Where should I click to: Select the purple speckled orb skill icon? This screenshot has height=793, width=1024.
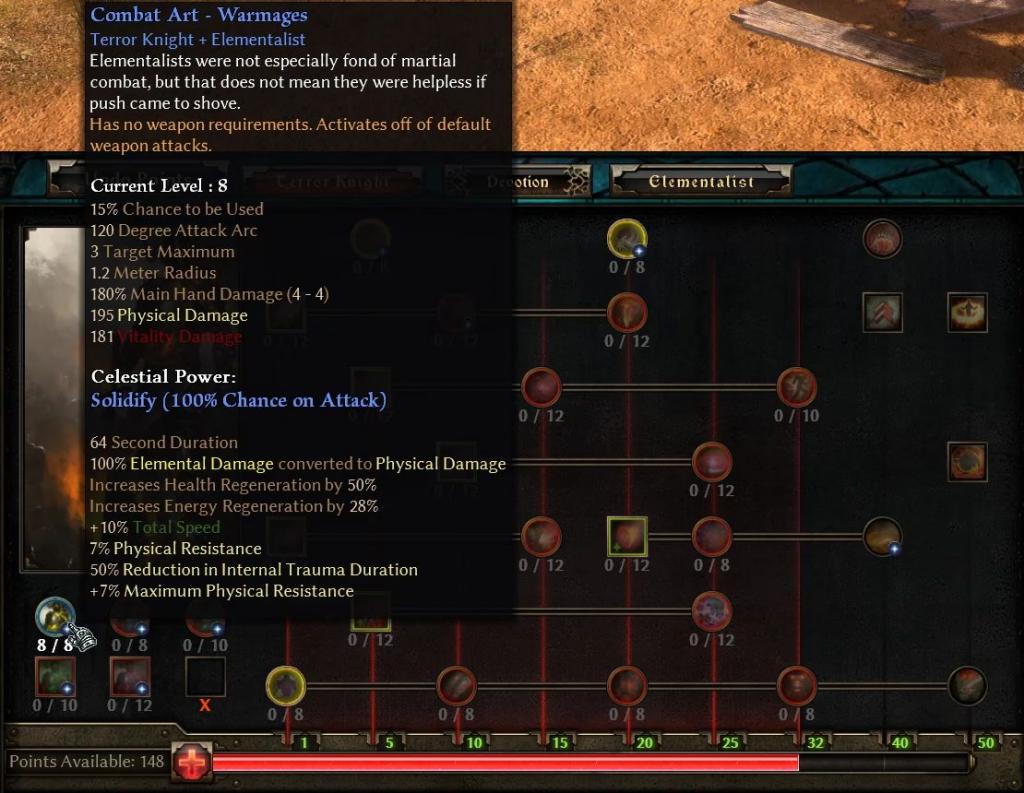coord(712,610)
